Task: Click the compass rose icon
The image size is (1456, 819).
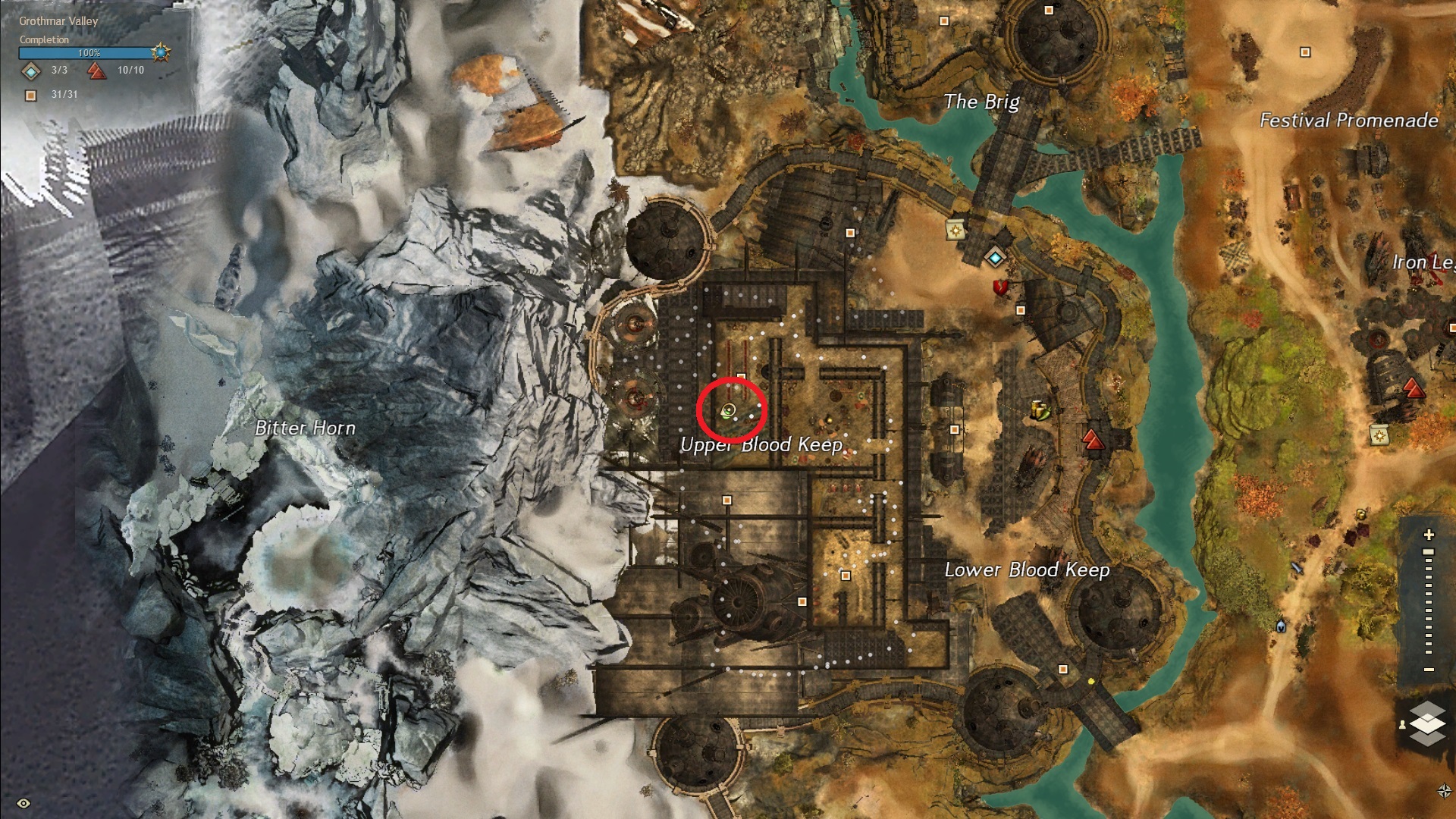Action: 1444,791
